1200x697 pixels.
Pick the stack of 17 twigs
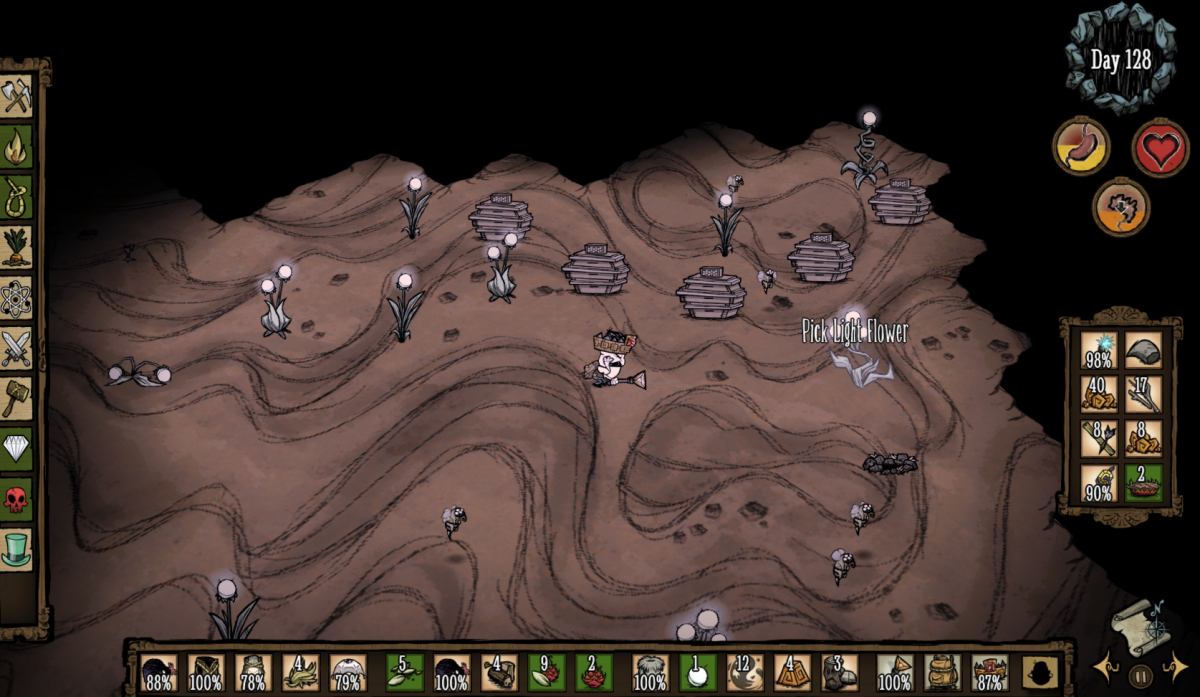click(1143, 393)
